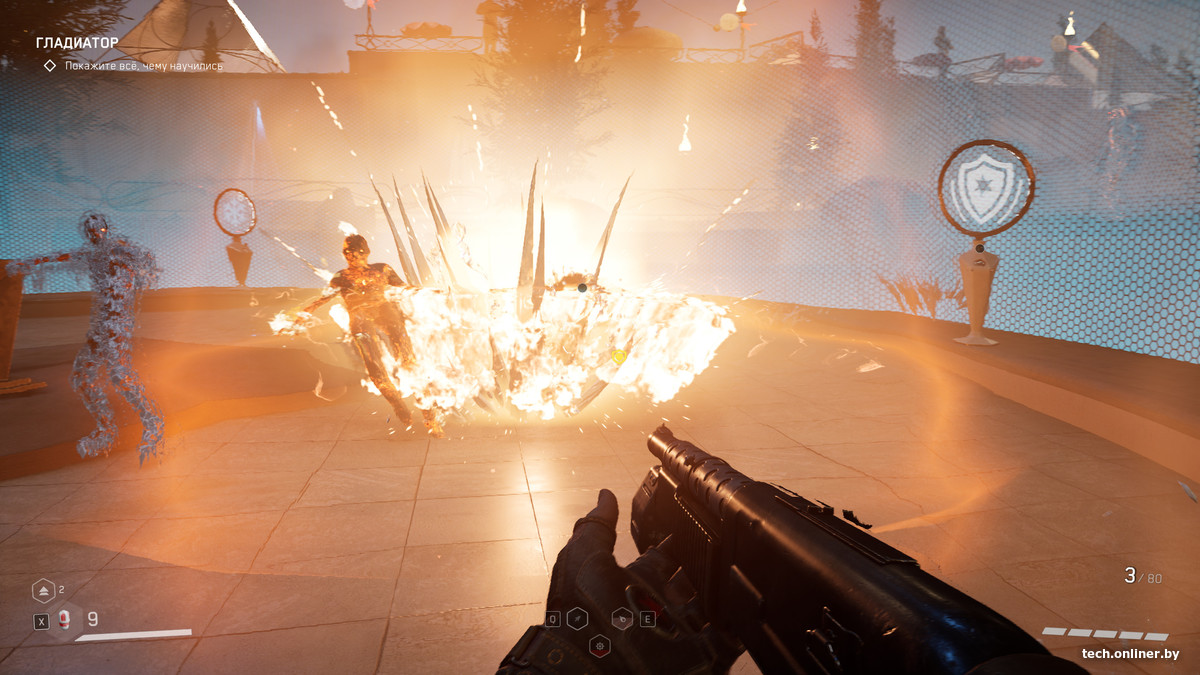Click the stacked arrows hexagon icon
1200x675 pixels.
tap(43, 591)
